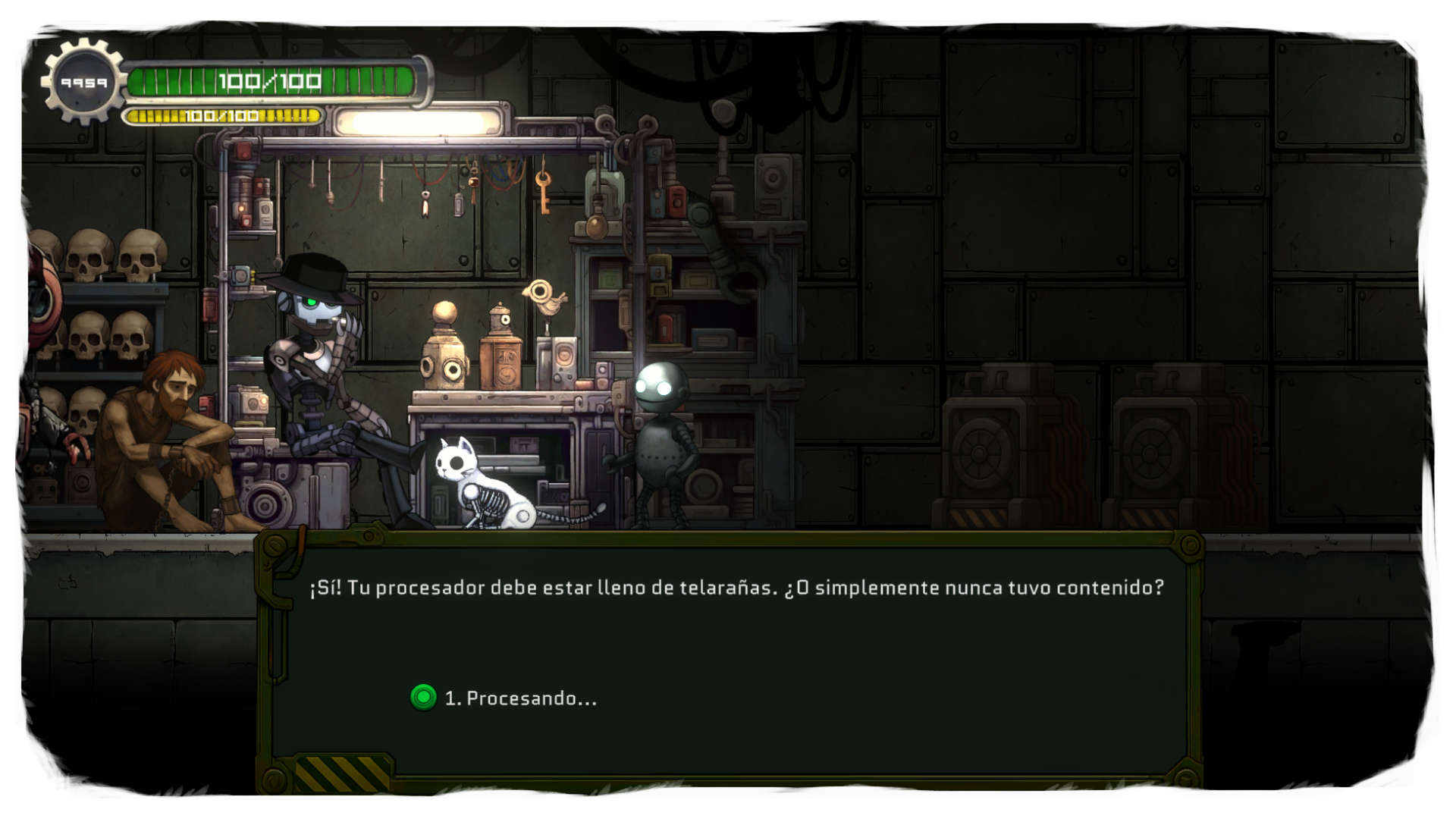The image size is (1456, 819).
Task: Choose the "1. Procesando..." dialogue reply
Action: tap(520, 698)
